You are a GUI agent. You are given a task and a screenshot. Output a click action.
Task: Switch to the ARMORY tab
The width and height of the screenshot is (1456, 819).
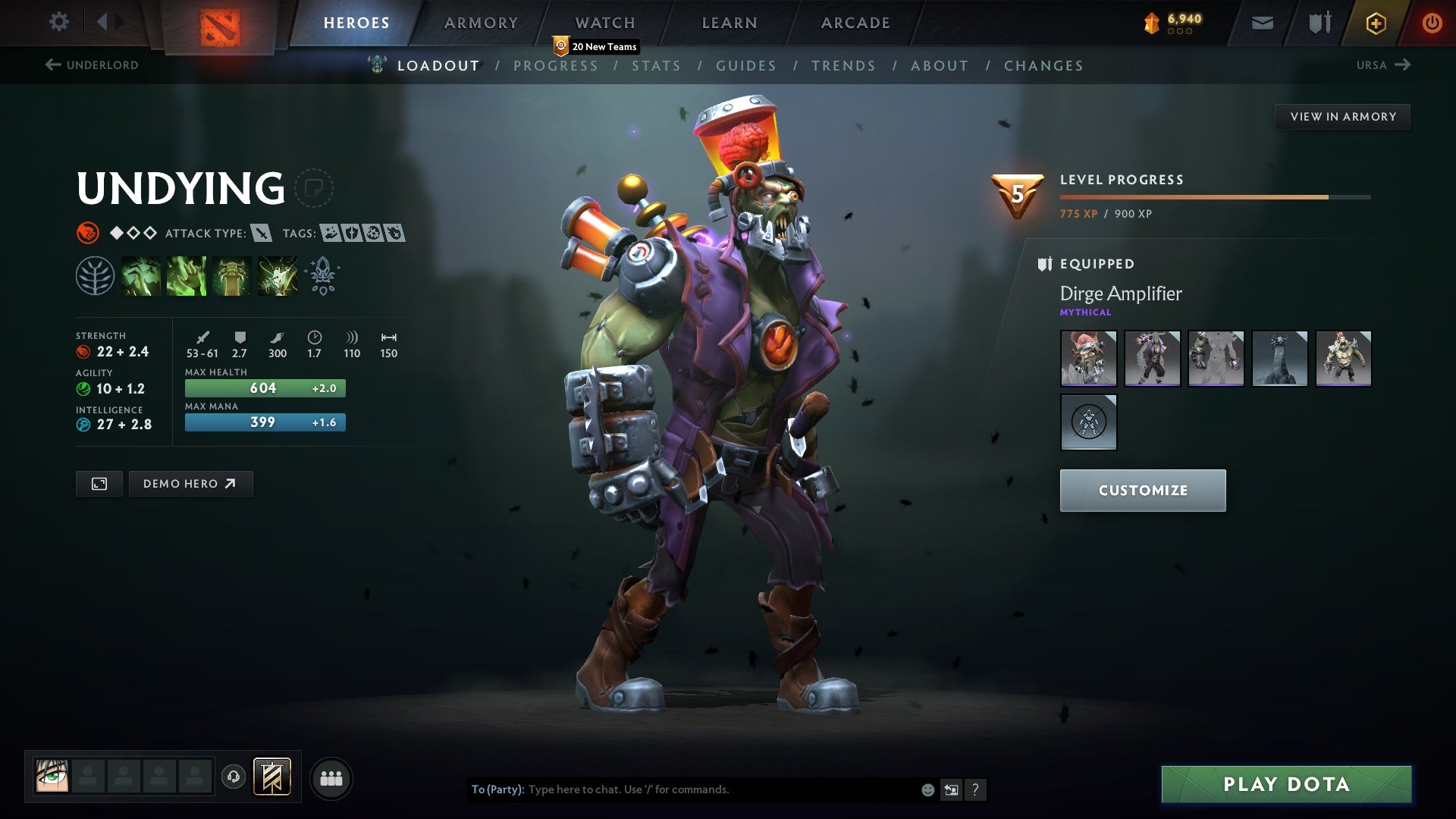[482, 23]
